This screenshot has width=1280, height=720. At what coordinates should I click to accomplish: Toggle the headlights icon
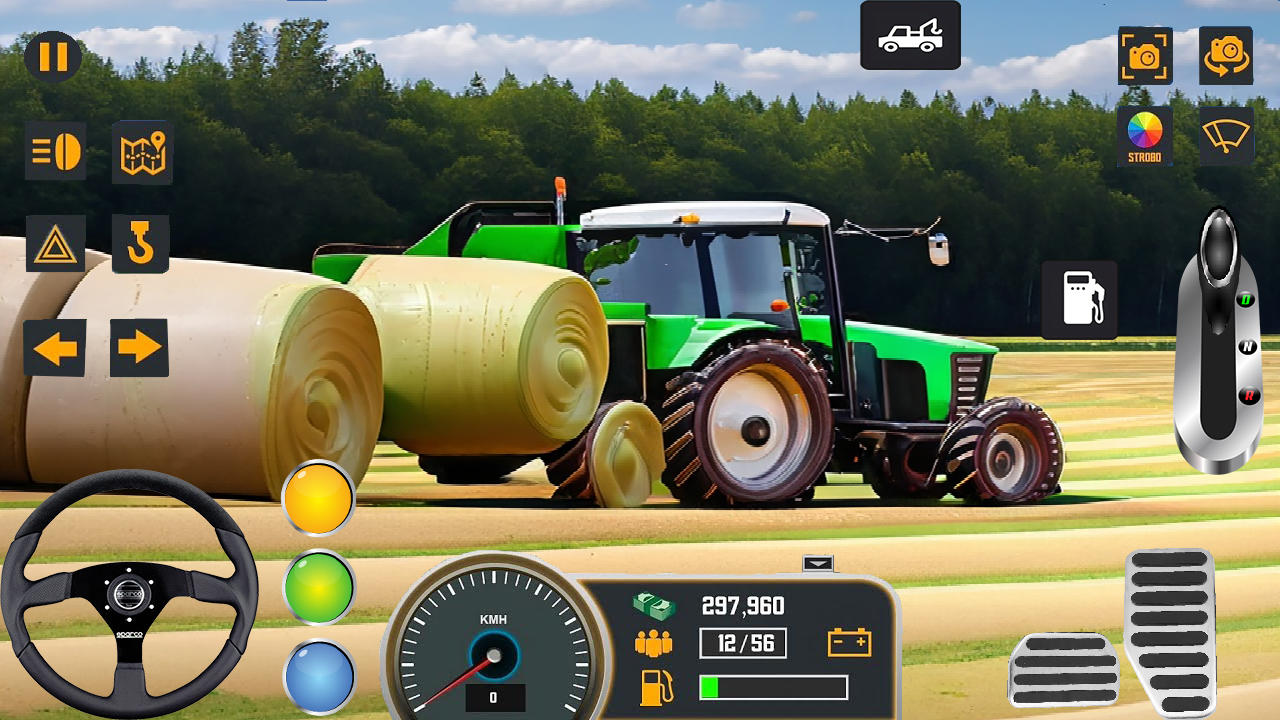coord(57,152)
